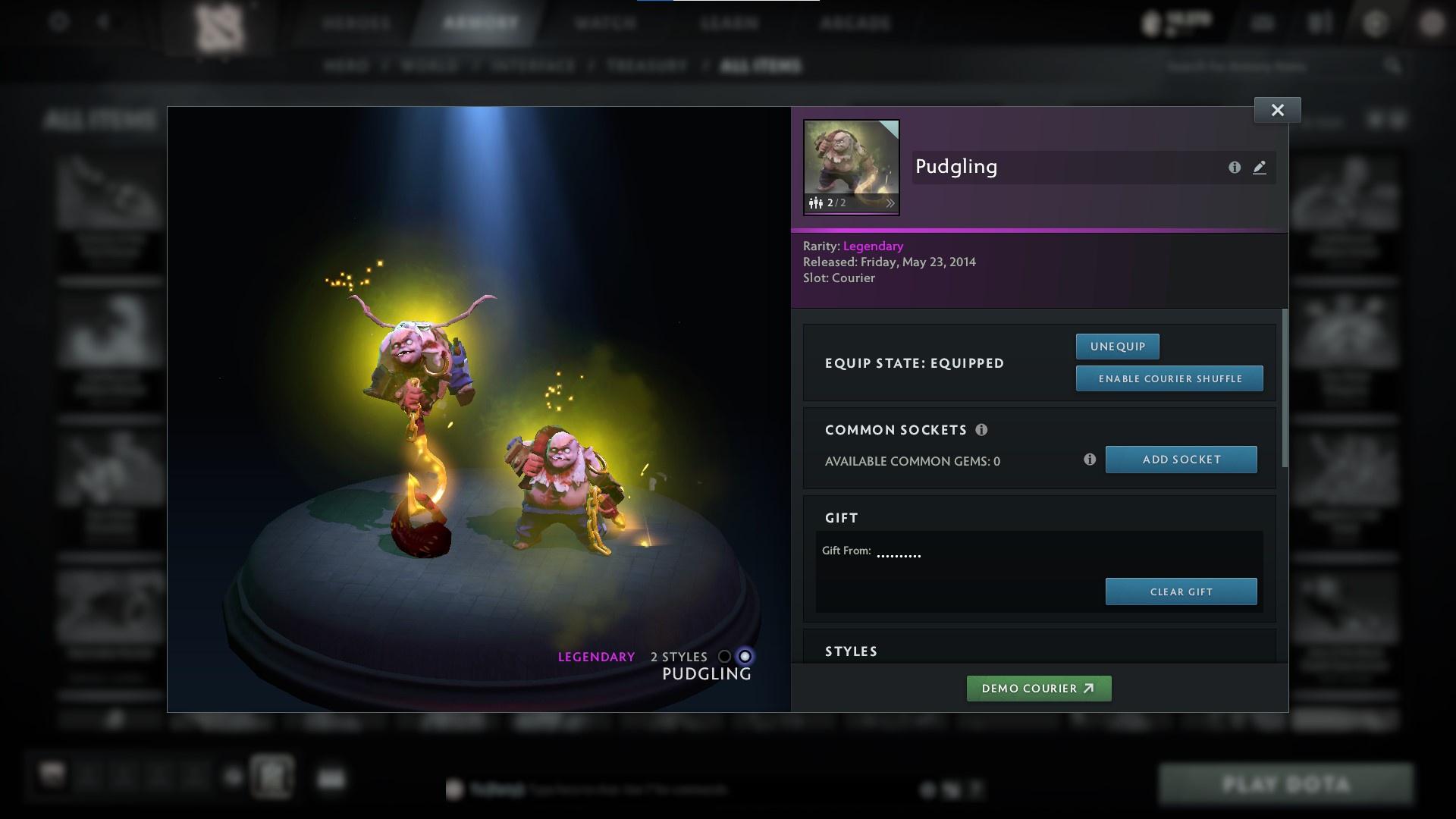This screenshot has width=1456, height=819.
Task: Click the info icon next to COMMON SOCKETS
Action: (984, 430)
